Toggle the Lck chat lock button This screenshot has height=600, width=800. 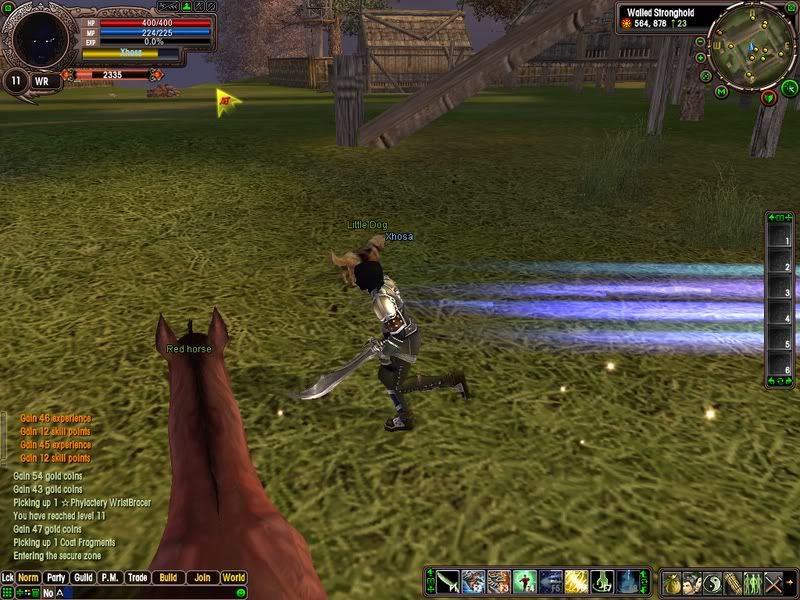(x=8, y=578)
